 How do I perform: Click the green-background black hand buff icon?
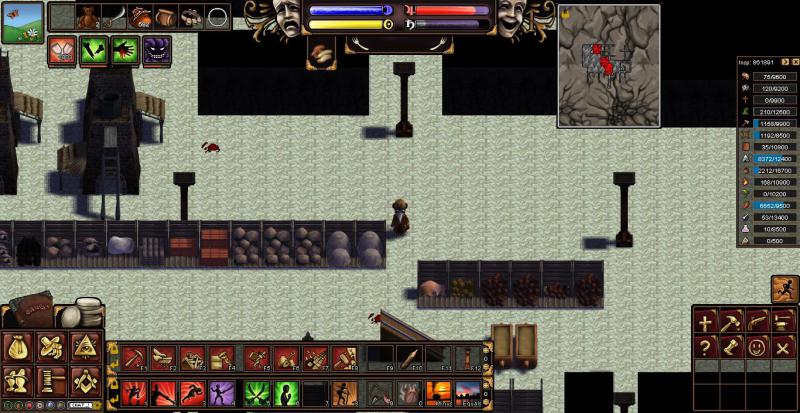(126, 51)
